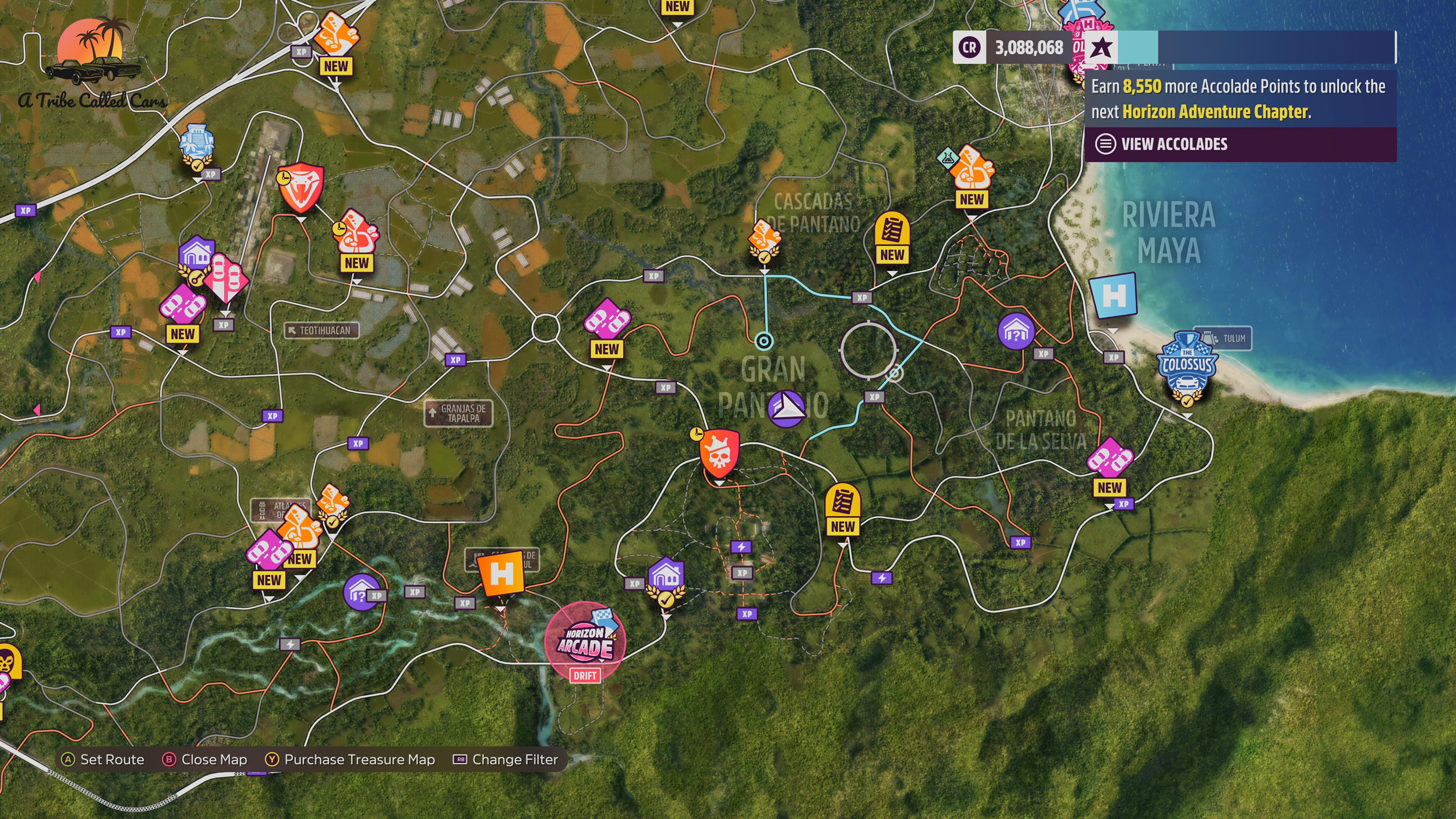Click the barn find marker with XP tag

tap(362, 592)
